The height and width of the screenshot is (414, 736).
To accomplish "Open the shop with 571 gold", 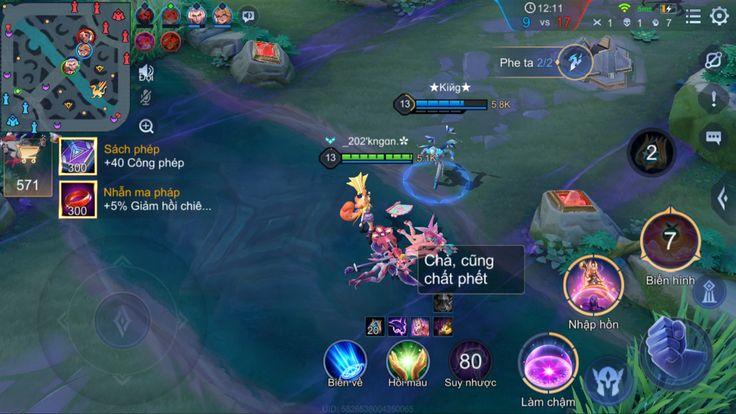I will [x=27, y=164].
